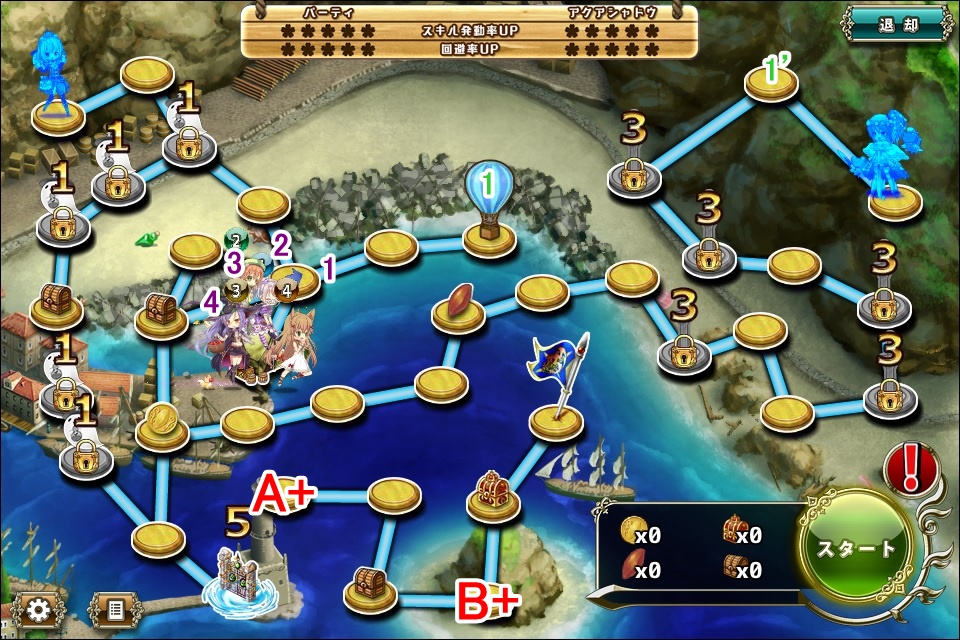Select the lighthouse gate node marked 5
Viewport: 960px width, 640px height.
pyautogui.click(x=246, y=580)
